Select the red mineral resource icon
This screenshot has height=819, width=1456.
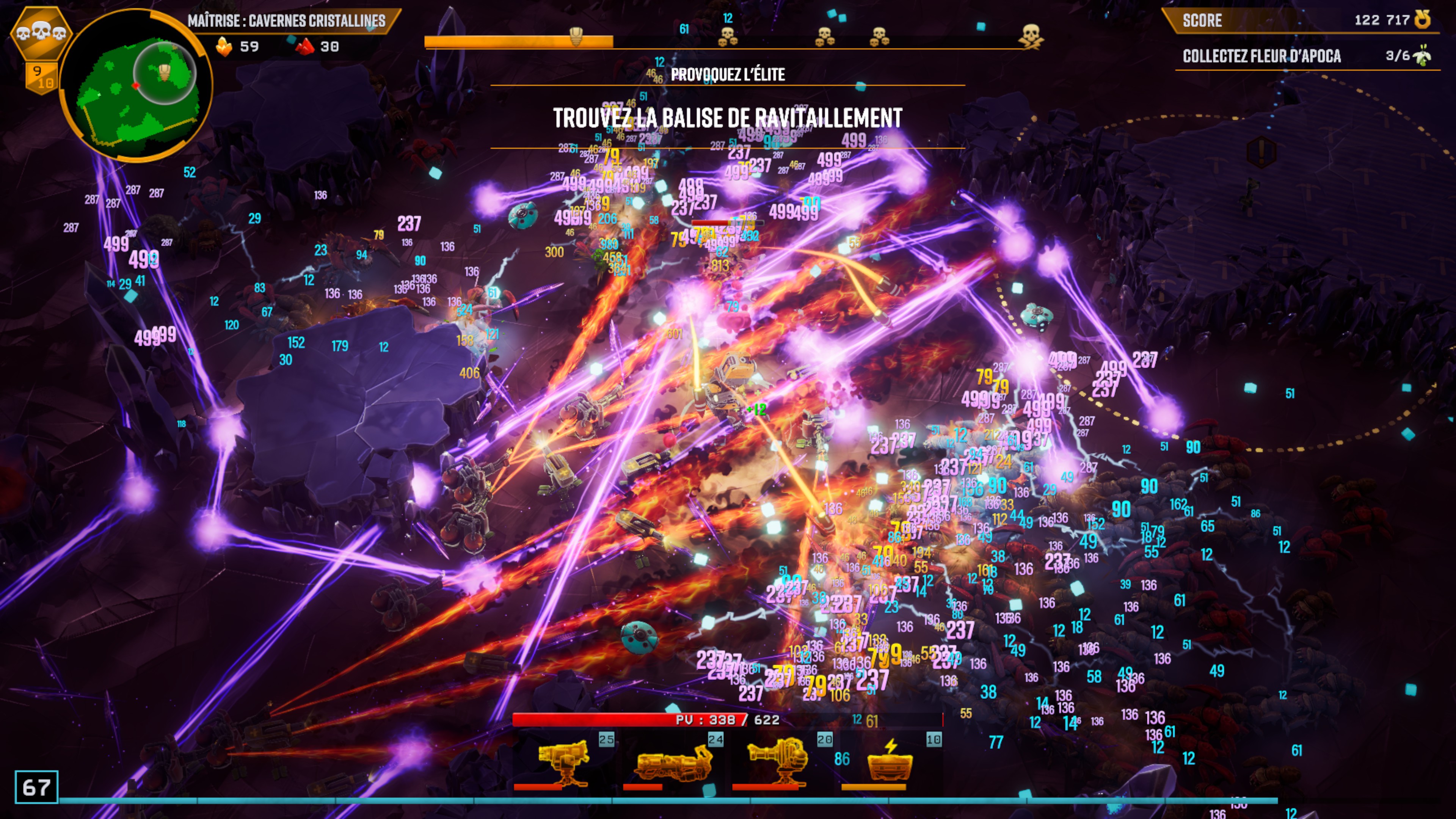(x=305, y=47)
